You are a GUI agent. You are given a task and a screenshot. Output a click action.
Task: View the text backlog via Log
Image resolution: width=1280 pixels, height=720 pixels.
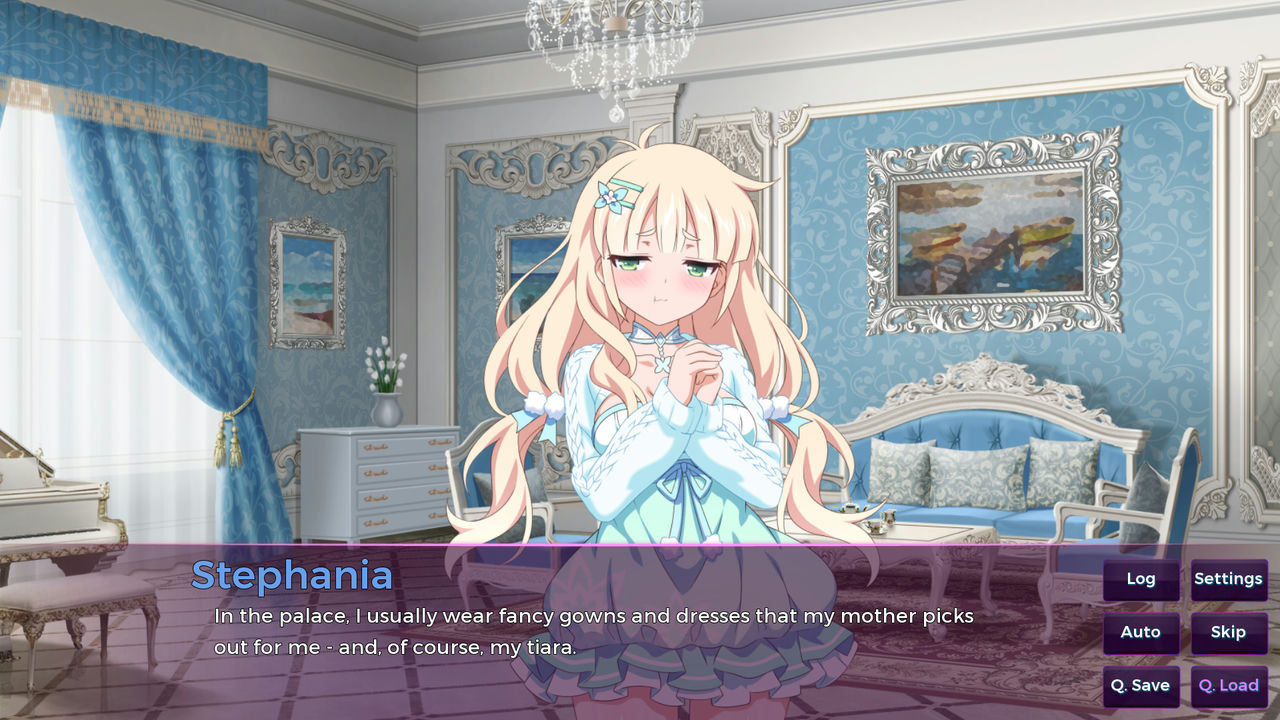click(1140, 579)
